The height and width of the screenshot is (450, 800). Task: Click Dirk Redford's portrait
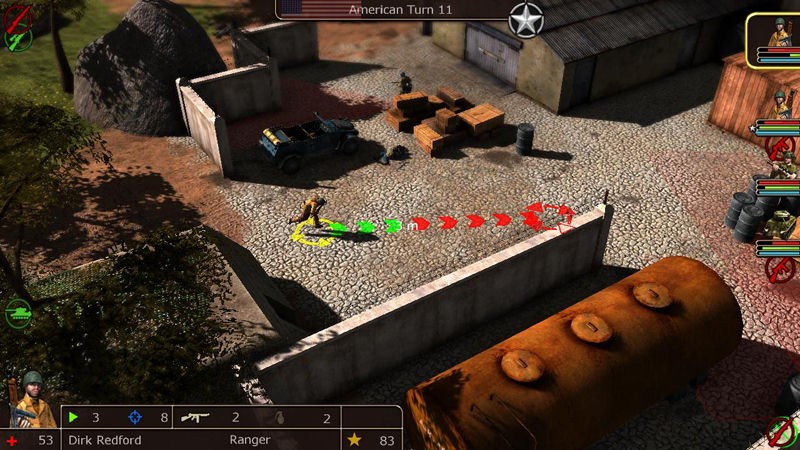[x=30, y=400]
